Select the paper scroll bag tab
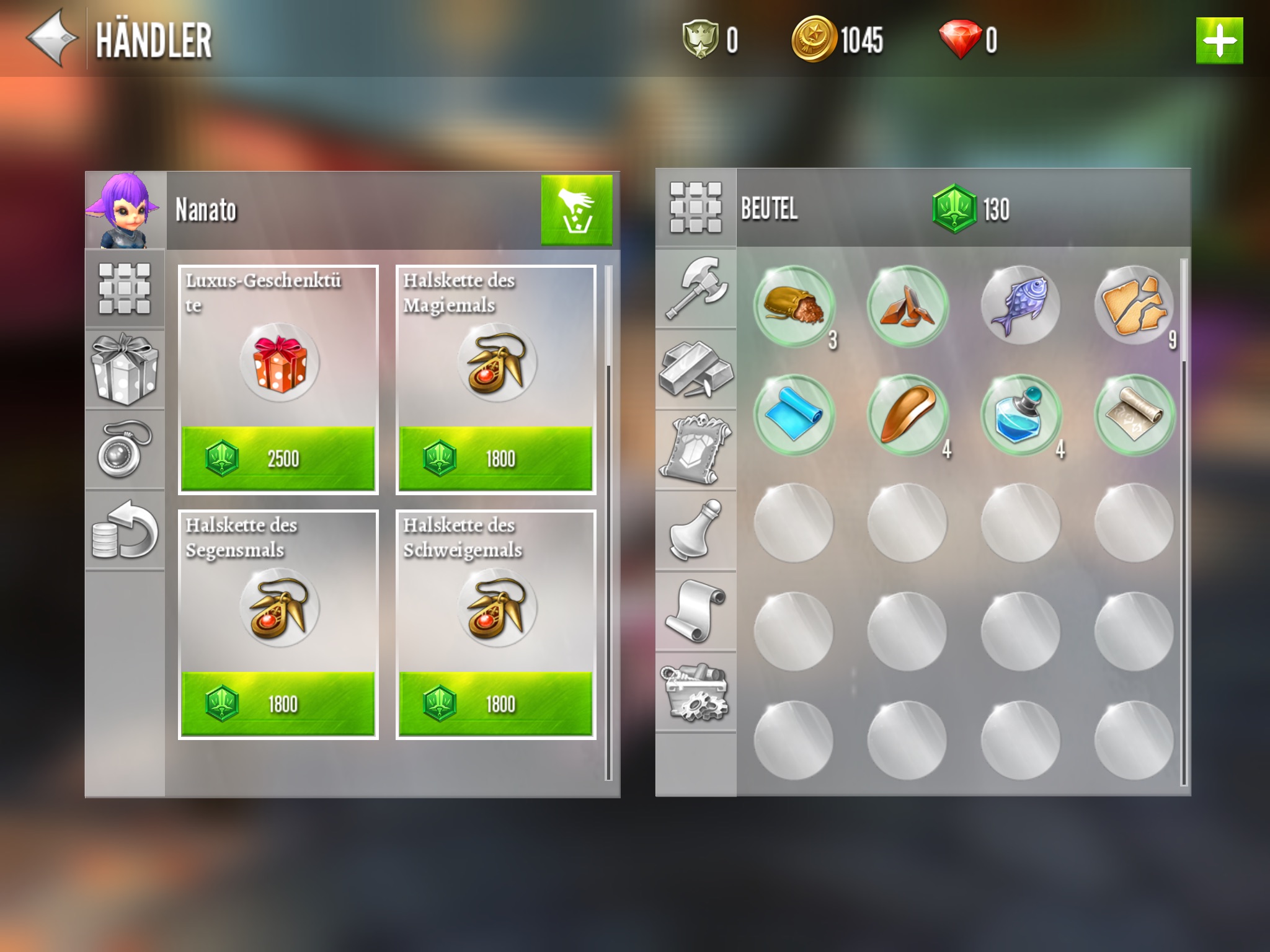The image size is (1270, 952). (x=696, y=611)
